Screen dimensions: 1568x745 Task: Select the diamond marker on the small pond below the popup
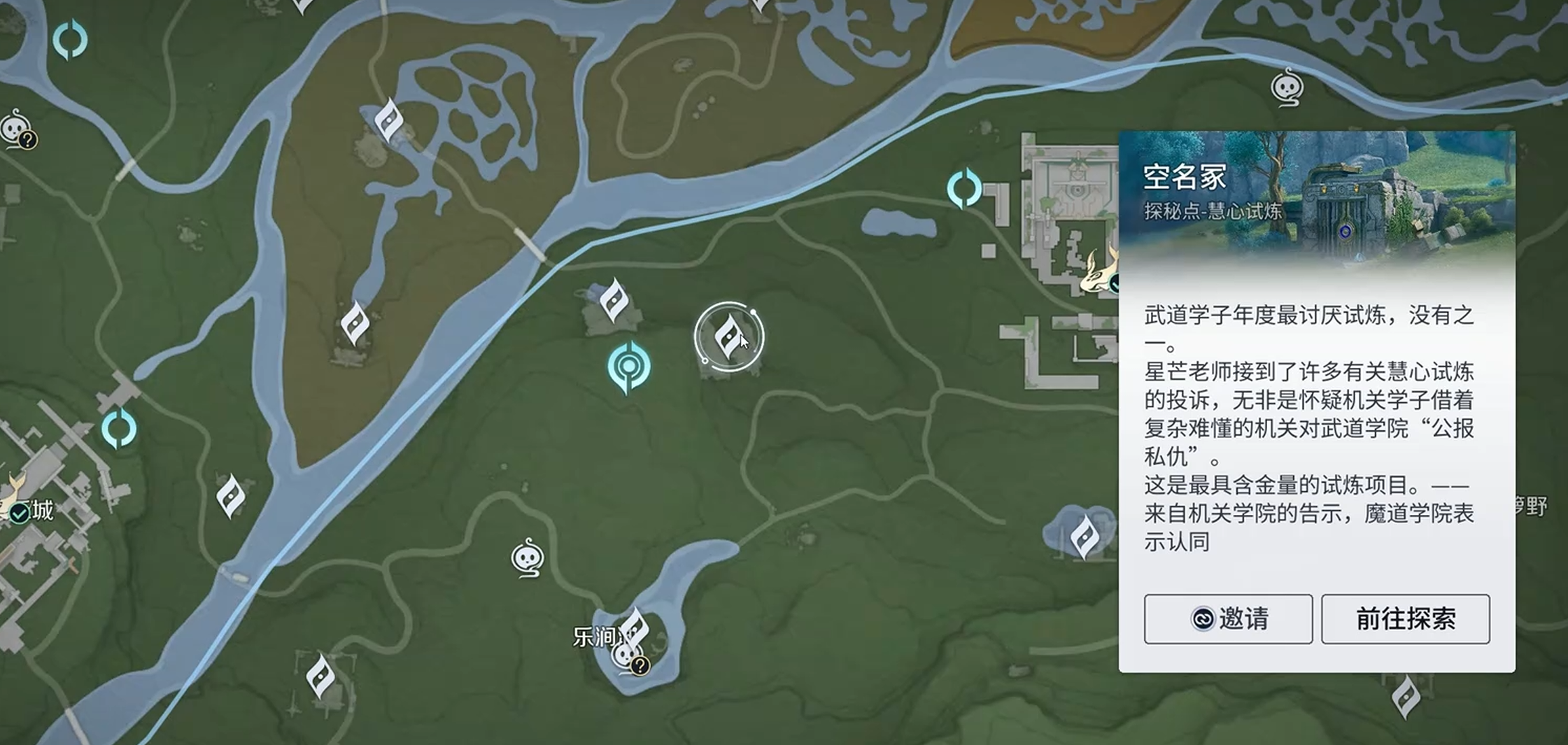click(1085, 537)
